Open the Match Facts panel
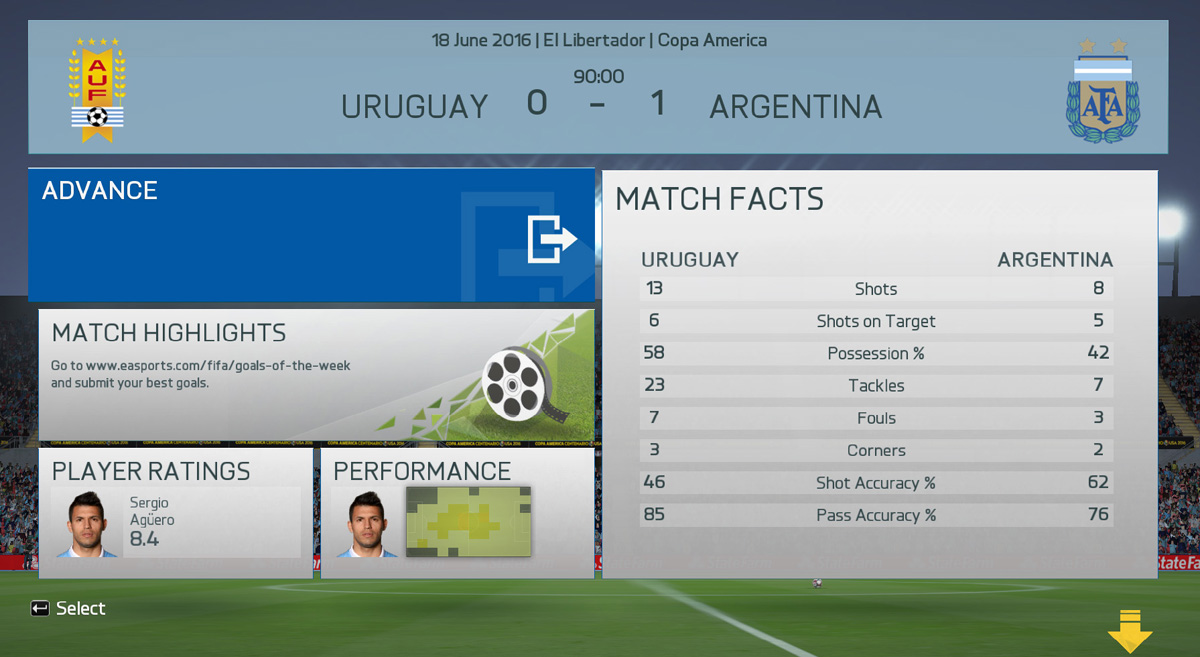The width and height of the screenshot is (1200, 657). pyautogui.click(x=879, y=375)
